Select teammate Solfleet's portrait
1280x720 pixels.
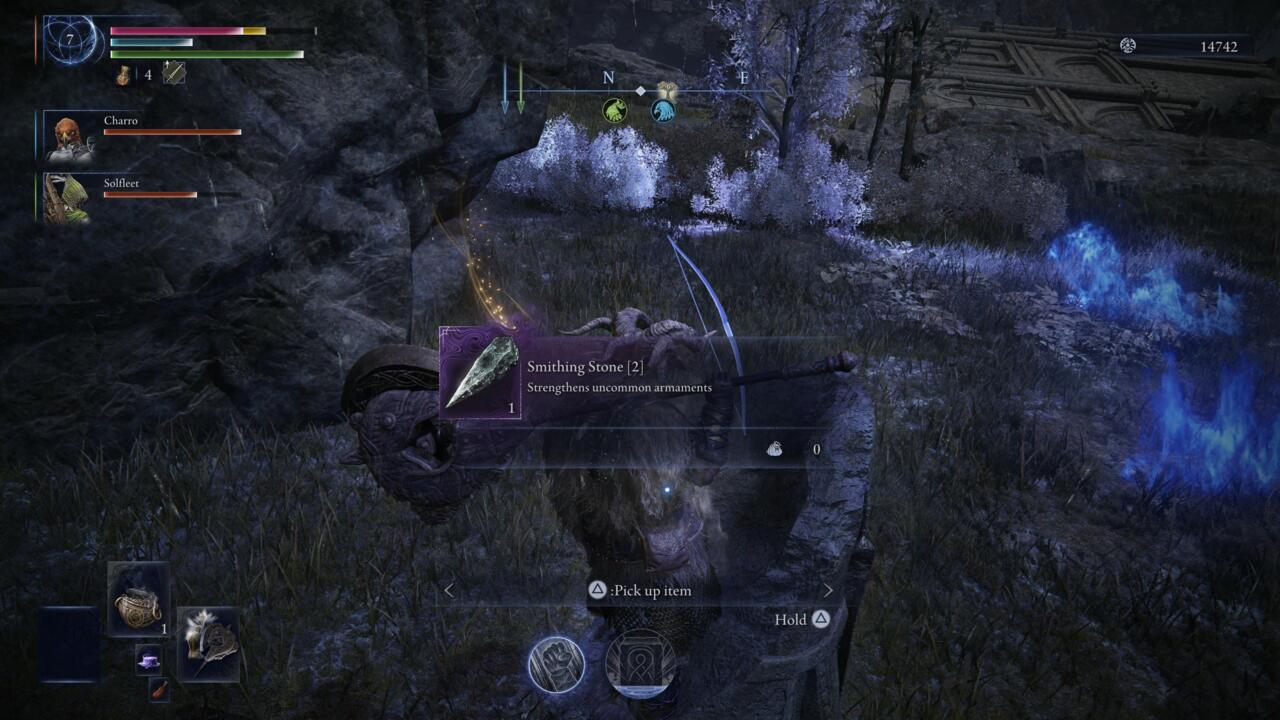click(69, 198)
